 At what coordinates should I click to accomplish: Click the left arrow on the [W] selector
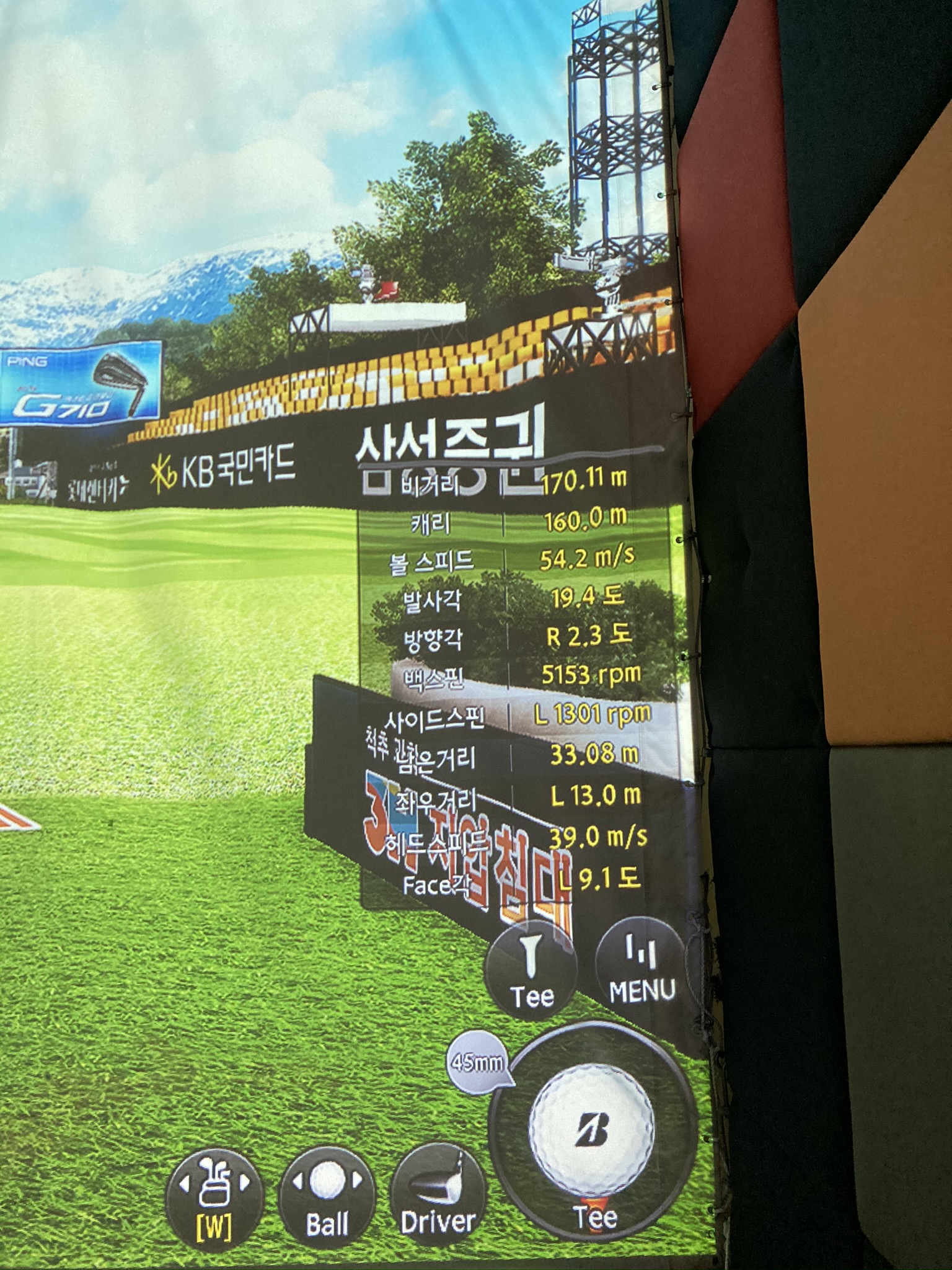(184, 1183)
